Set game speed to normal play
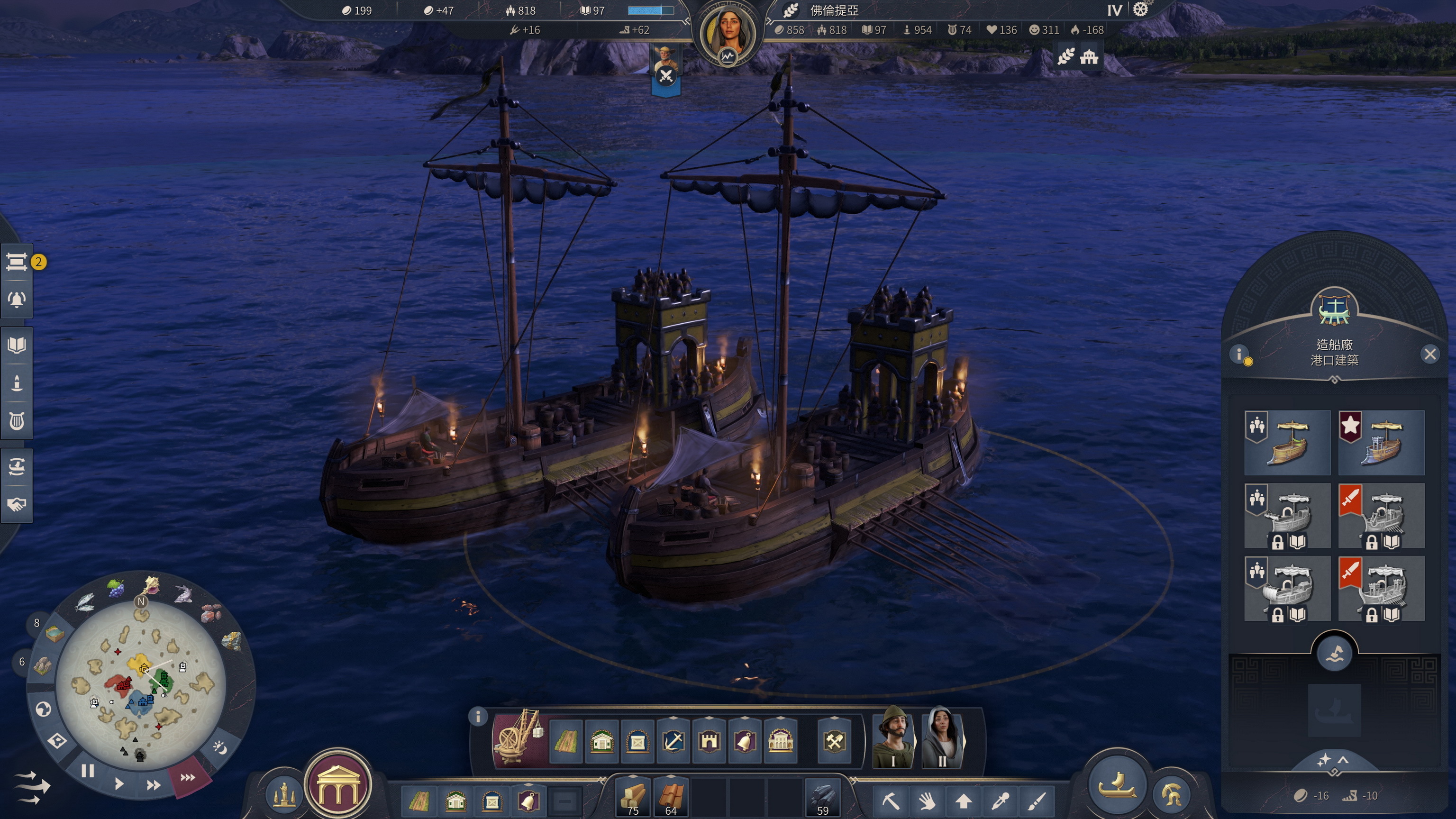This screenshot has width=1456, height=819. 118,784
